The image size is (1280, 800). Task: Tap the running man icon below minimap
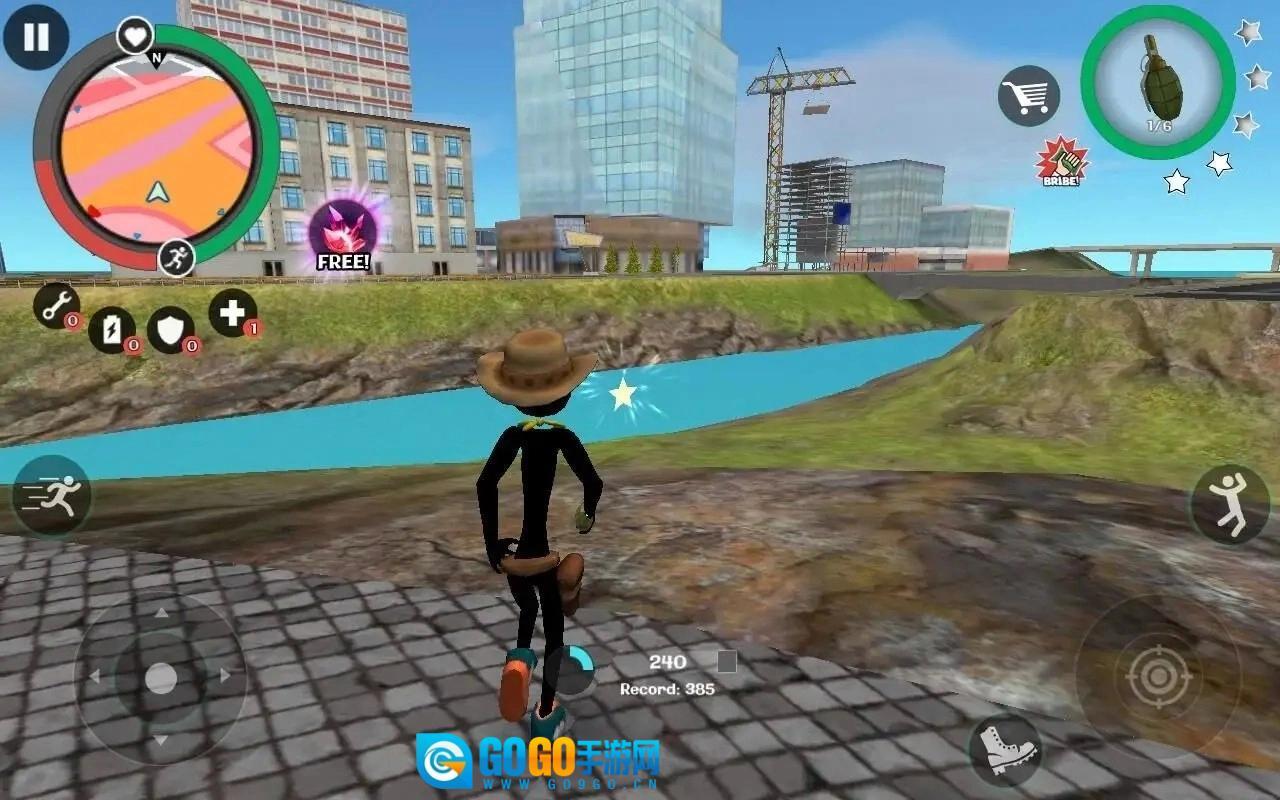pos(176,258)
